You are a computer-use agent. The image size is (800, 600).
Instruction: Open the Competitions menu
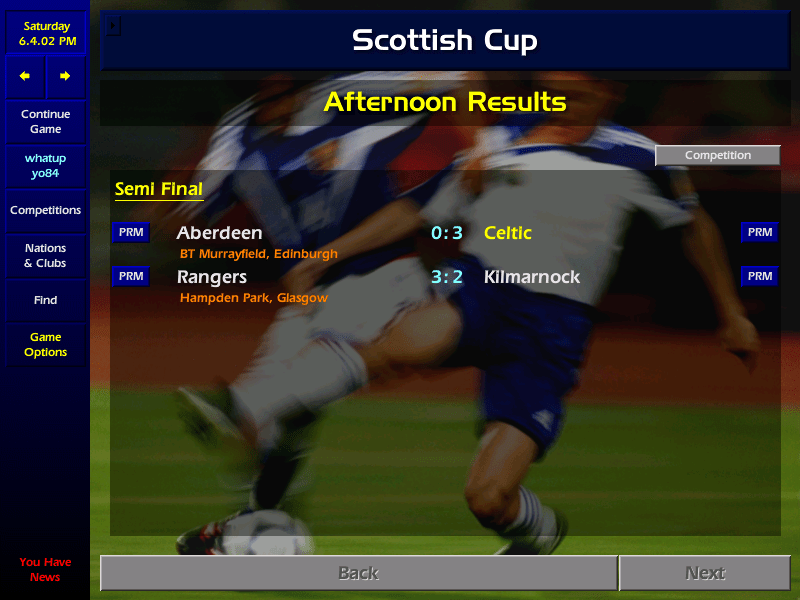45,211
